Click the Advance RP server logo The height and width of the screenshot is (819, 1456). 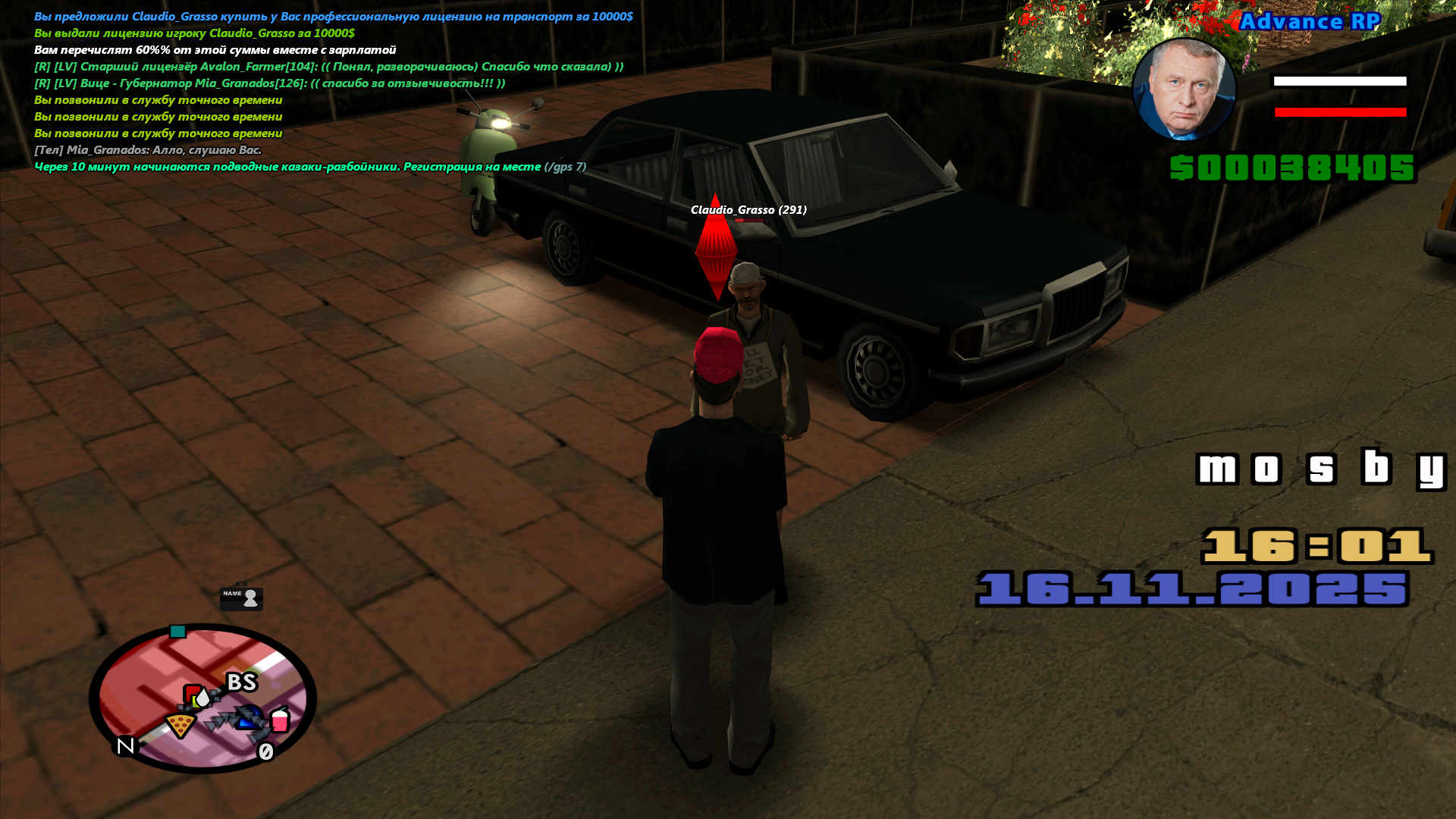1310,22
